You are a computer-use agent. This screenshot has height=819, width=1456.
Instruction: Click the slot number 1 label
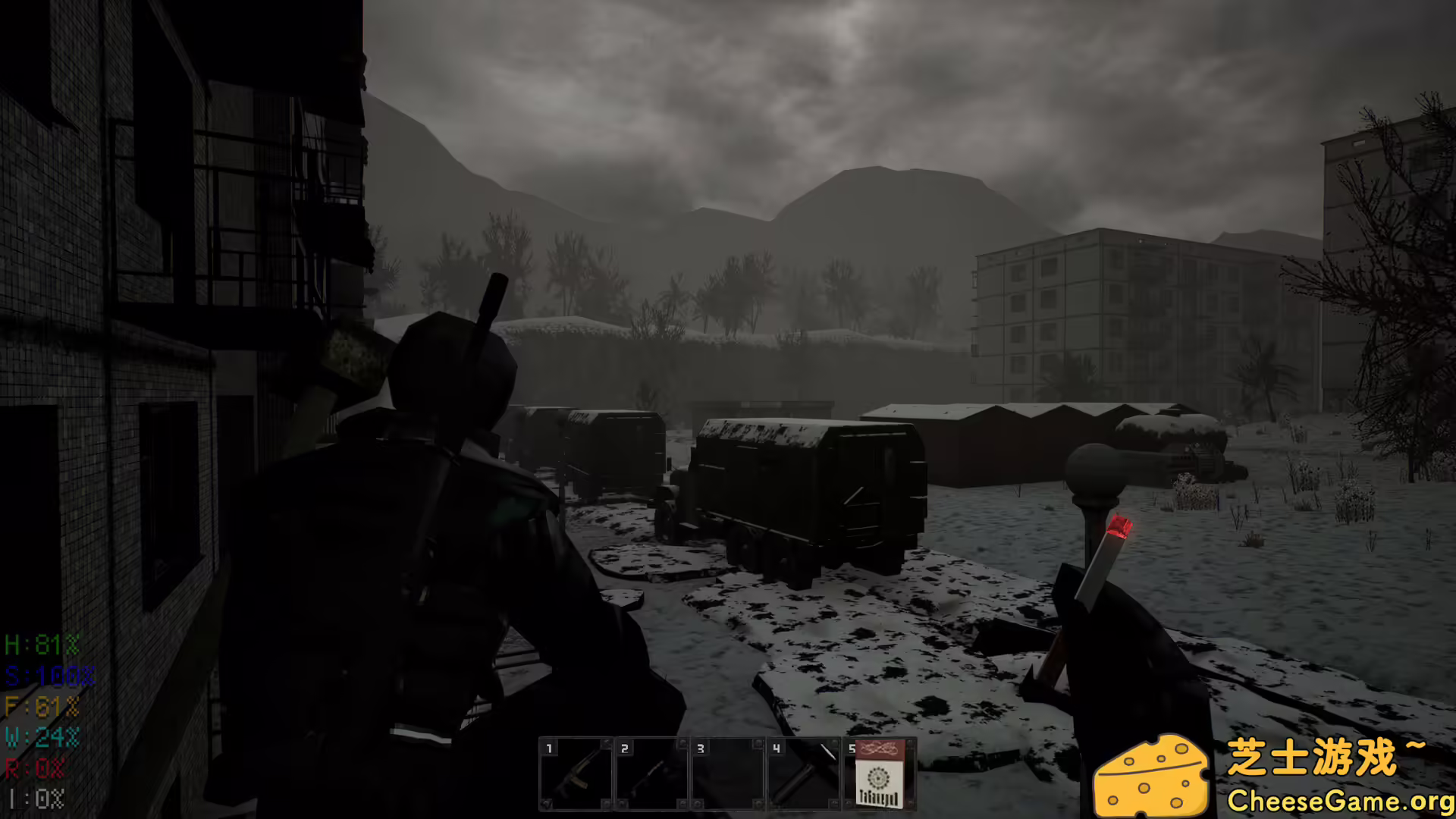[550, 749]
